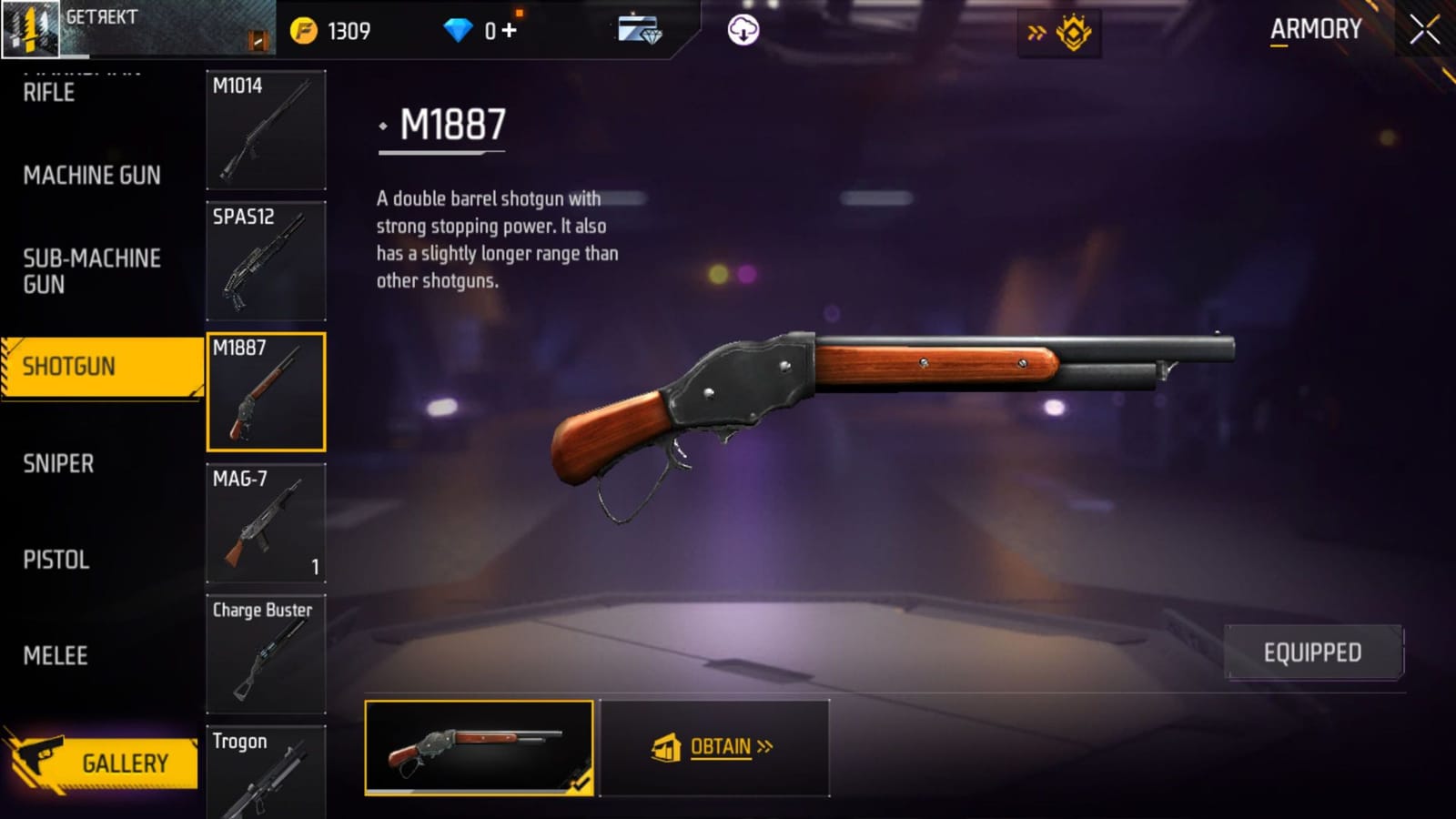Image resolution: width=1456 pixels, height=819 pixels.
Task: Click the plus to add diamonds
Action: 510,30
